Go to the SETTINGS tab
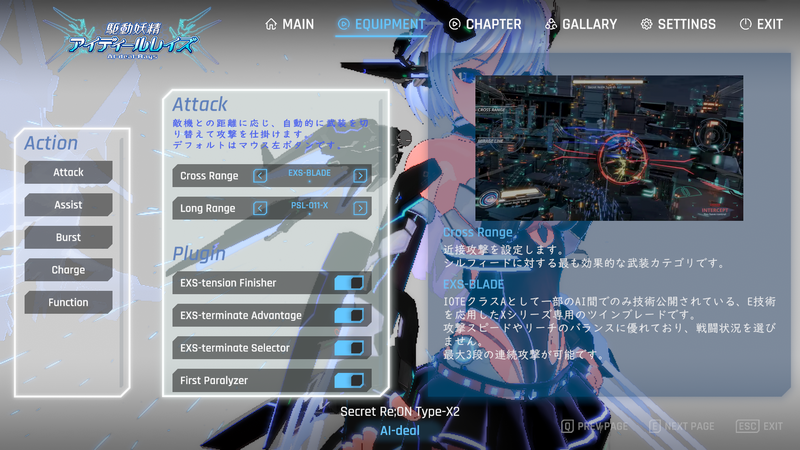Screen dimensions: 800x450 (x=678, y=24)
